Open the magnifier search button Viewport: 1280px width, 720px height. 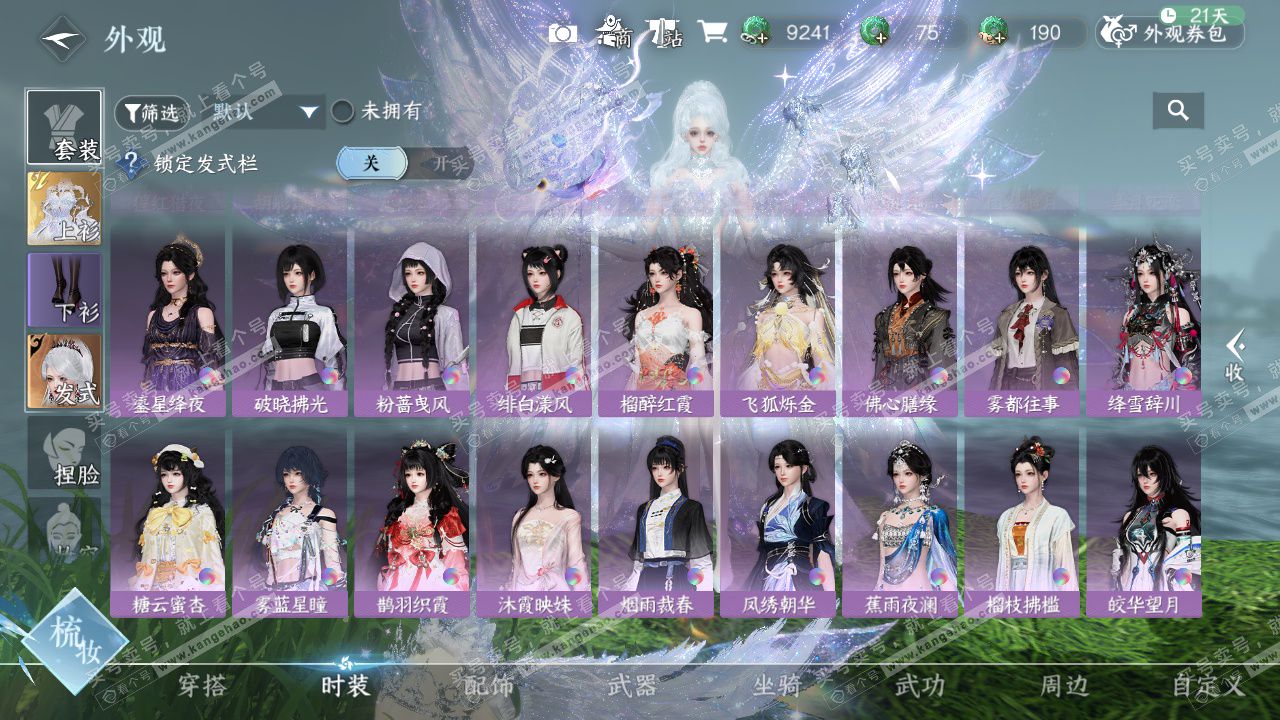1178,111
